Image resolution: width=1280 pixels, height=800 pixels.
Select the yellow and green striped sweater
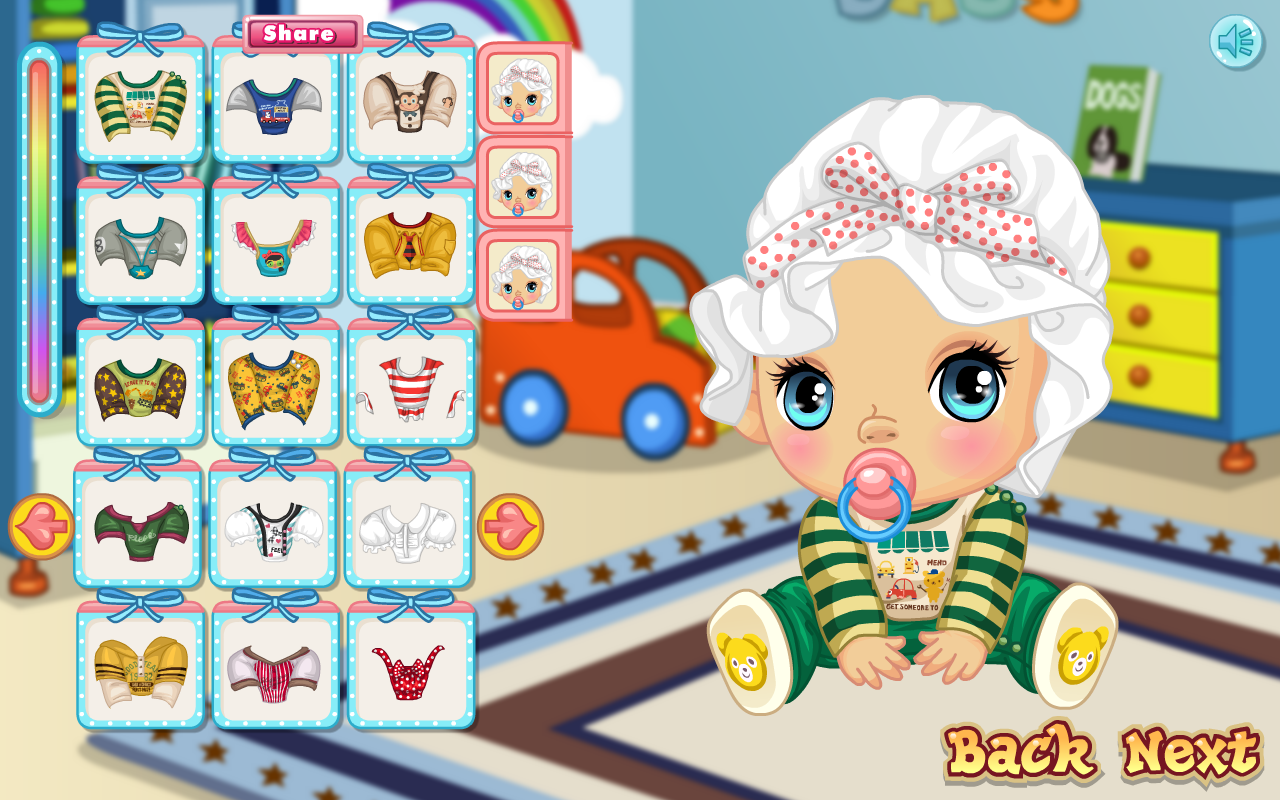click(x=141, y=105)
